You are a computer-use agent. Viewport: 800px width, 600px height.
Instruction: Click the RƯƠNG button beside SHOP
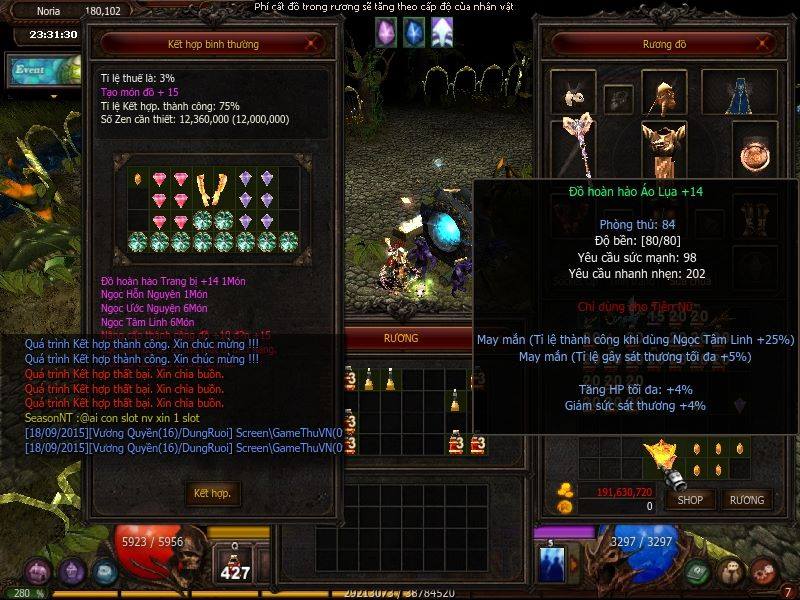pyautogui.click(x=746, y=499)
